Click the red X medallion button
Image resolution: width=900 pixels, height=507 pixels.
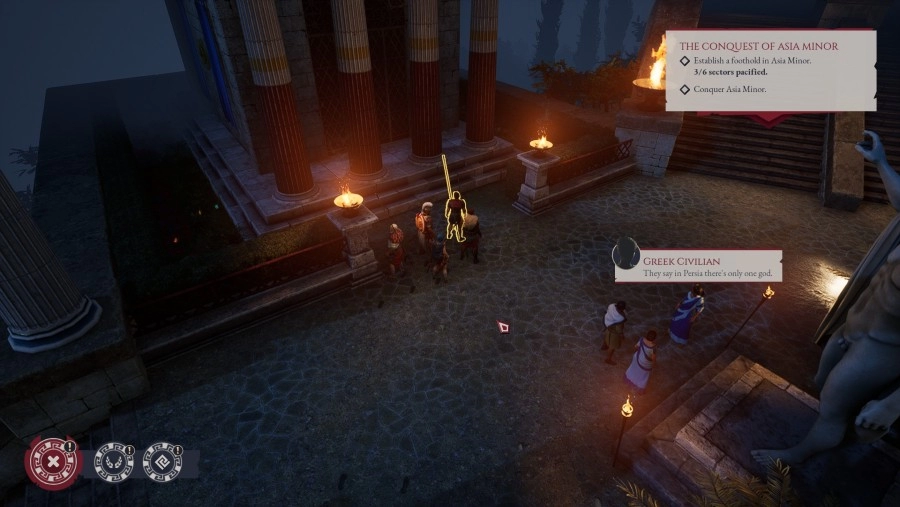(51, 462)
